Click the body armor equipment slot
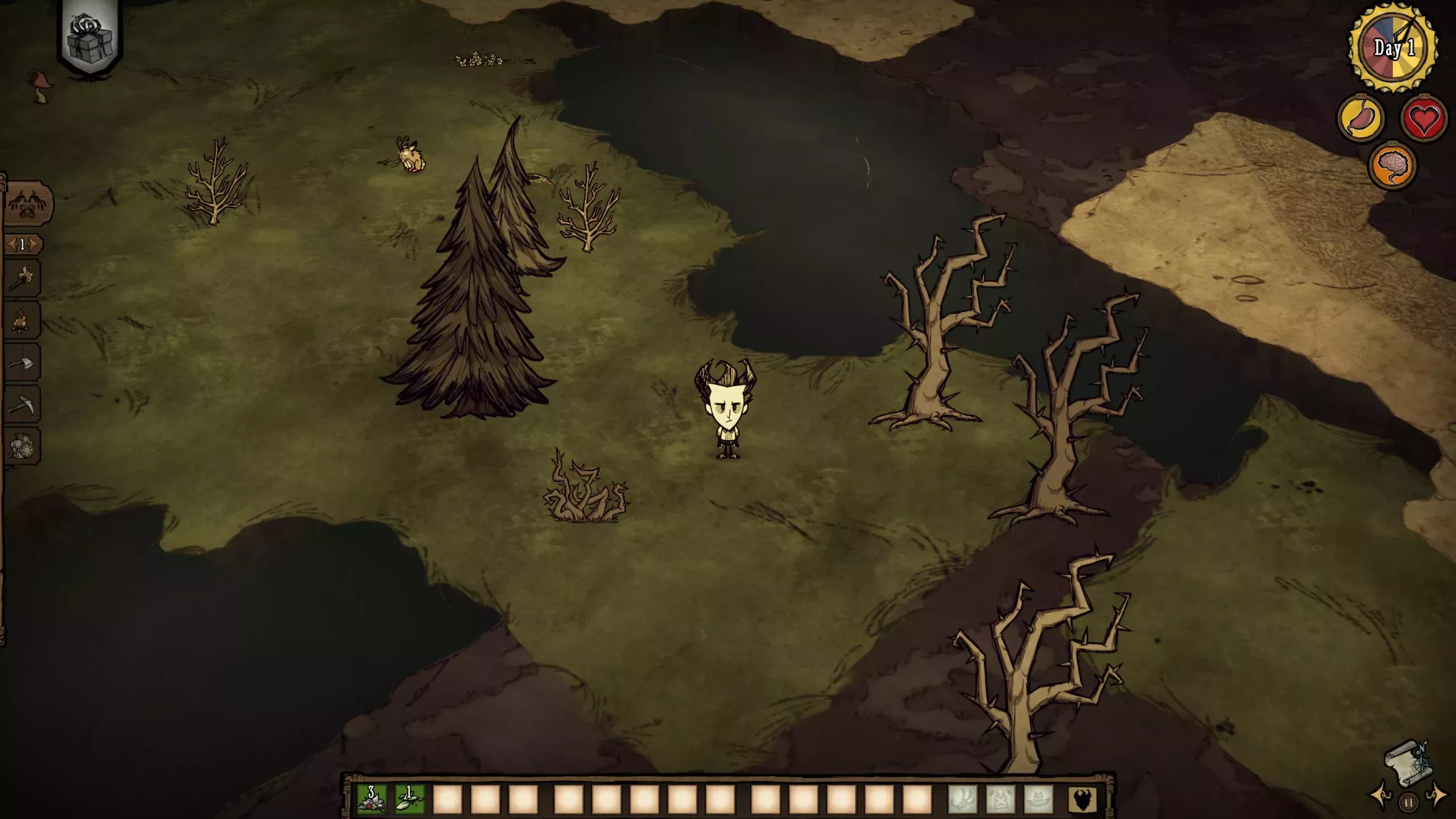1456x819 pixels. 1000,799
